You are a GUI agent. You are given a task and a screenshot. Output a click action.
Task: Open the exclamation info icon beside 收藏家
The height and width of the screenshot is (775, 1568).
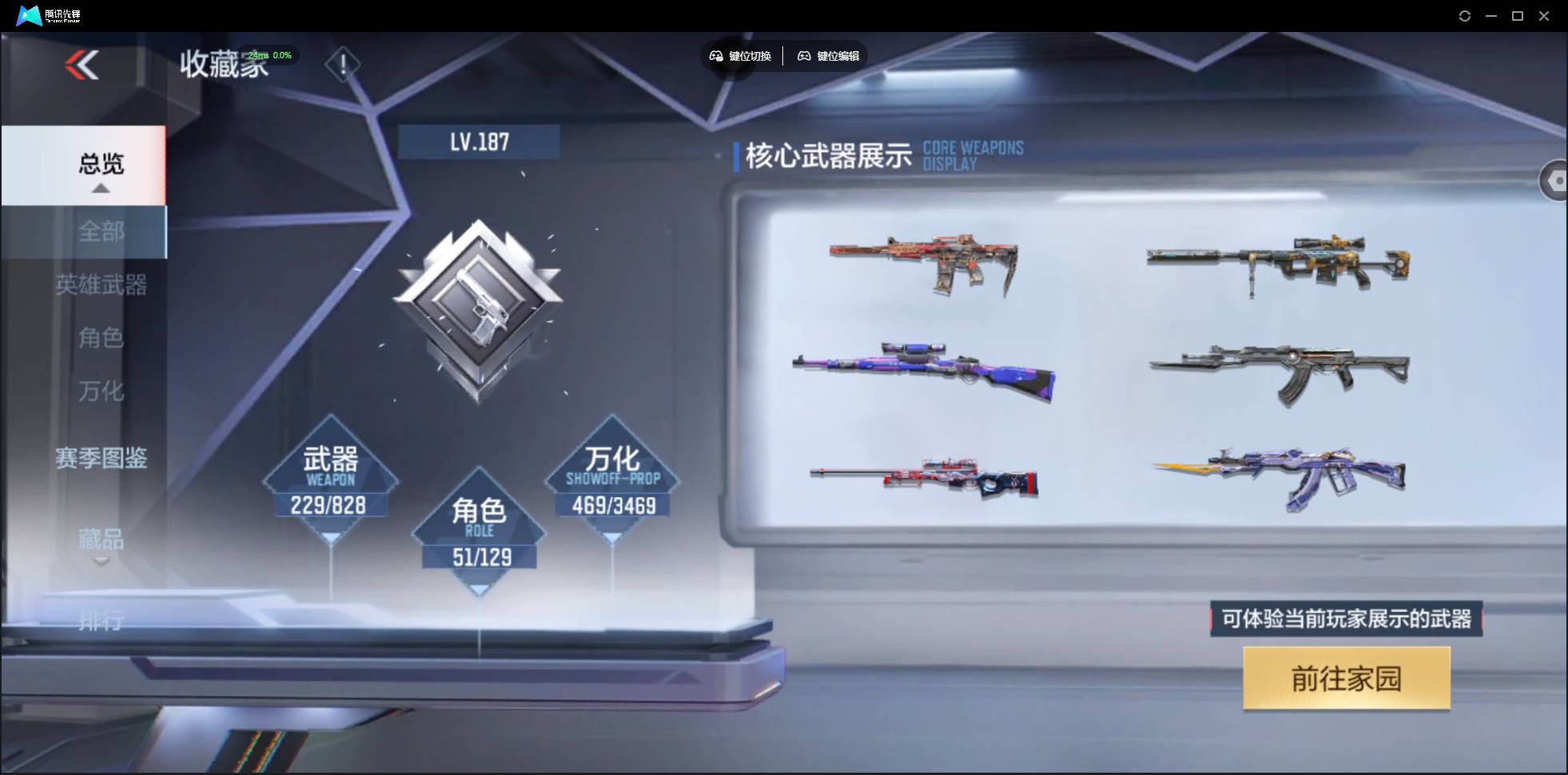coord(343,64)
